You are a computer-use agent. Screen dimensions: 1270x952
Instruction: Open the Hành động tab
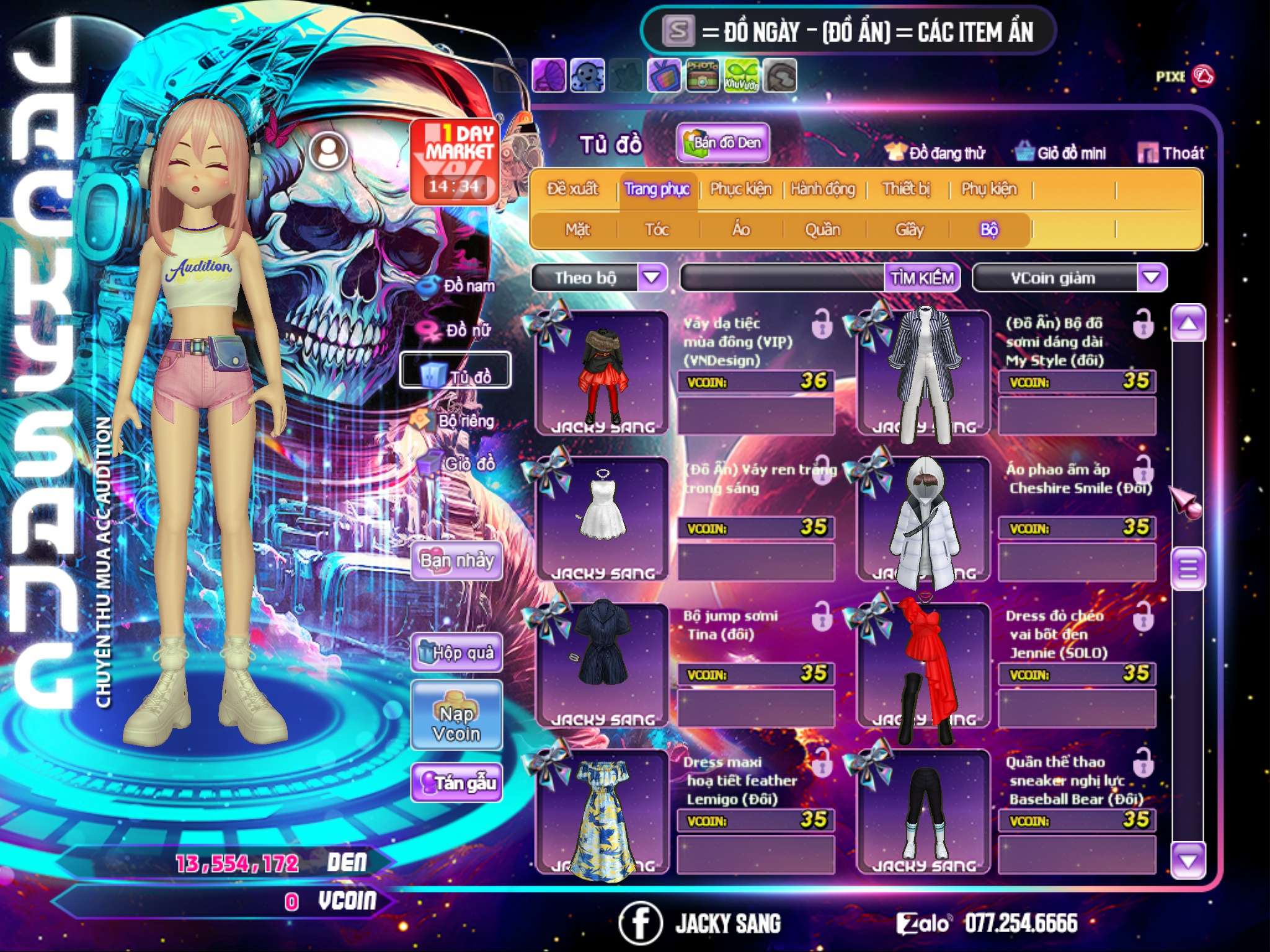pos(823,189)
